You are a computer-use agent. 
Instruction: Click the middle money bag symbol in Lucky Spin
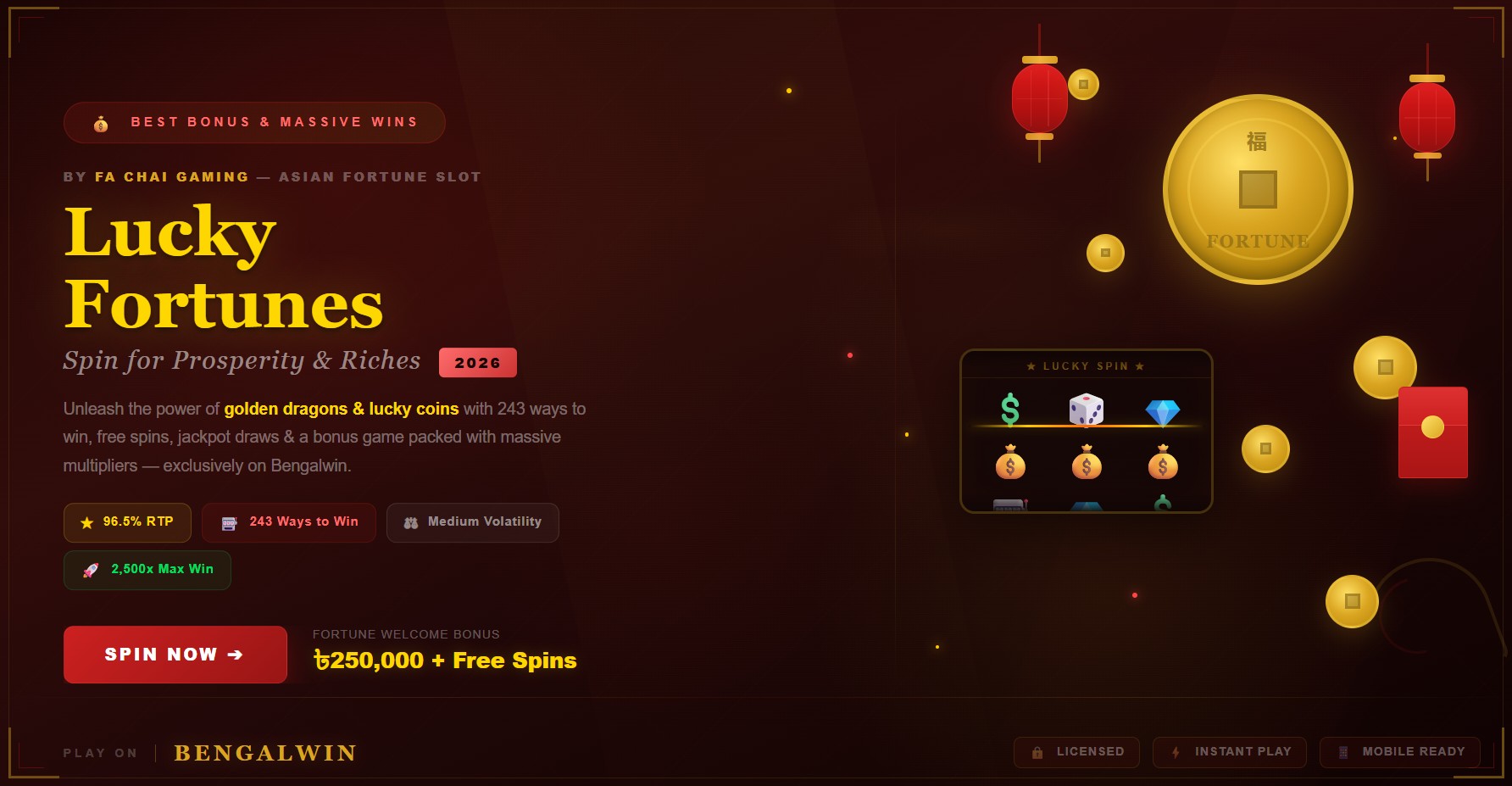[x=1086, y=462]
